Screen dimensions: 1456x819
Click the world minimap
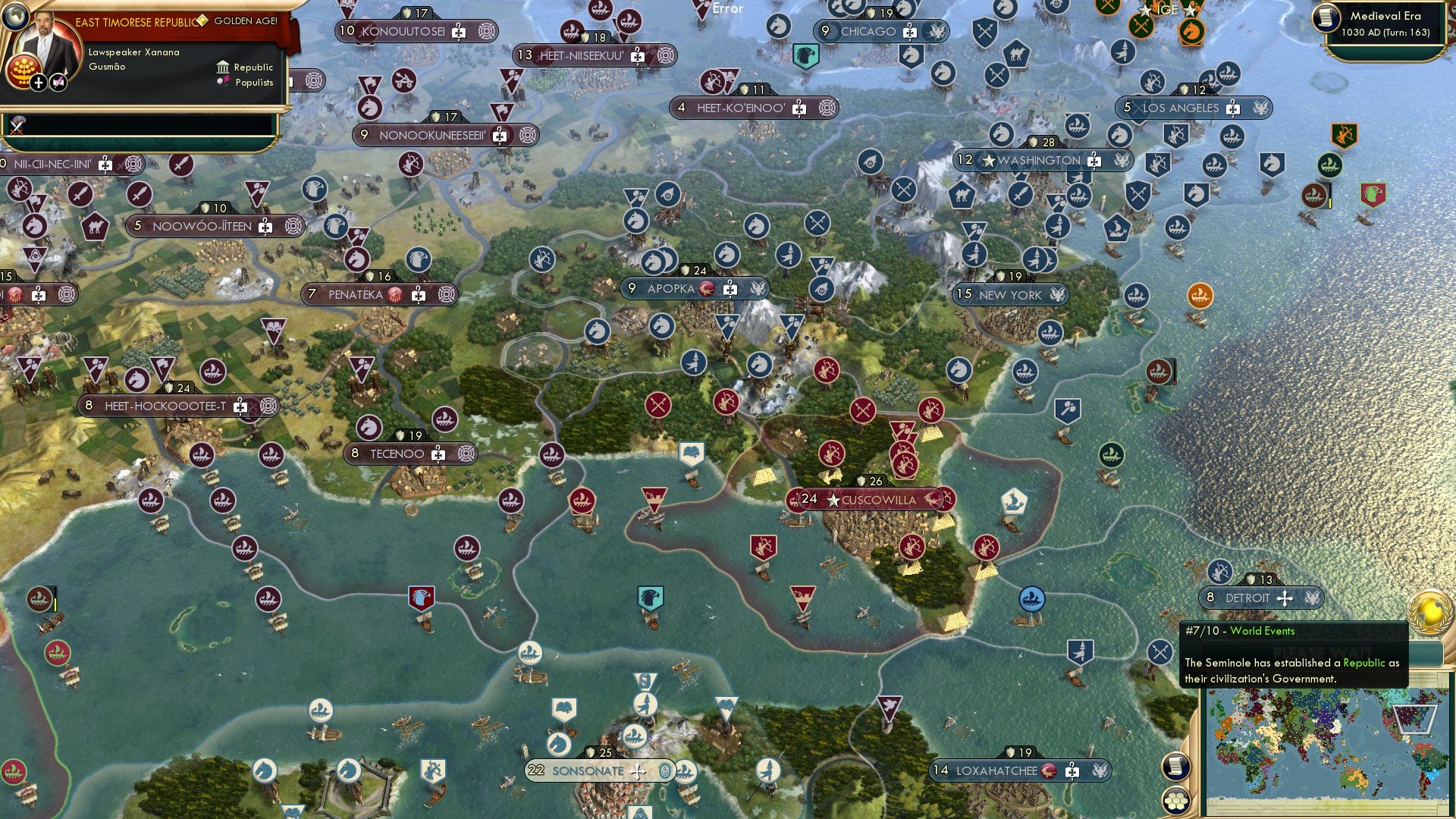[x=1326, y=751]
